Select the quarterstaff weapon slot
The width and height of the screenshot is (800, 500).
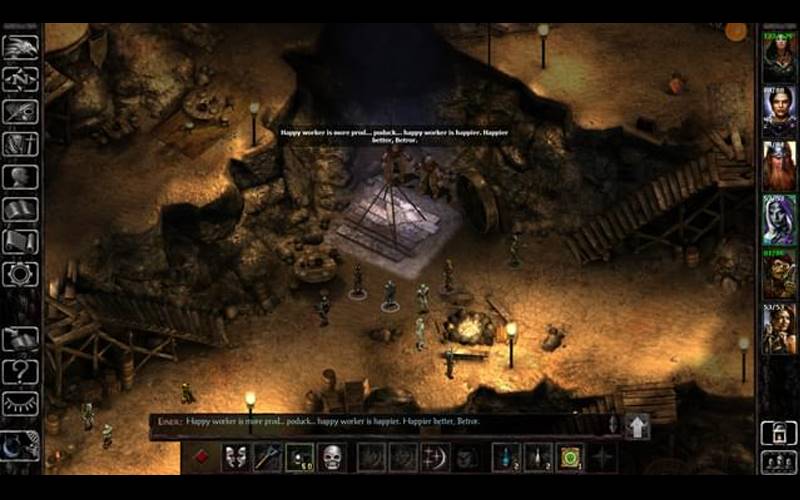pos(267,457)
